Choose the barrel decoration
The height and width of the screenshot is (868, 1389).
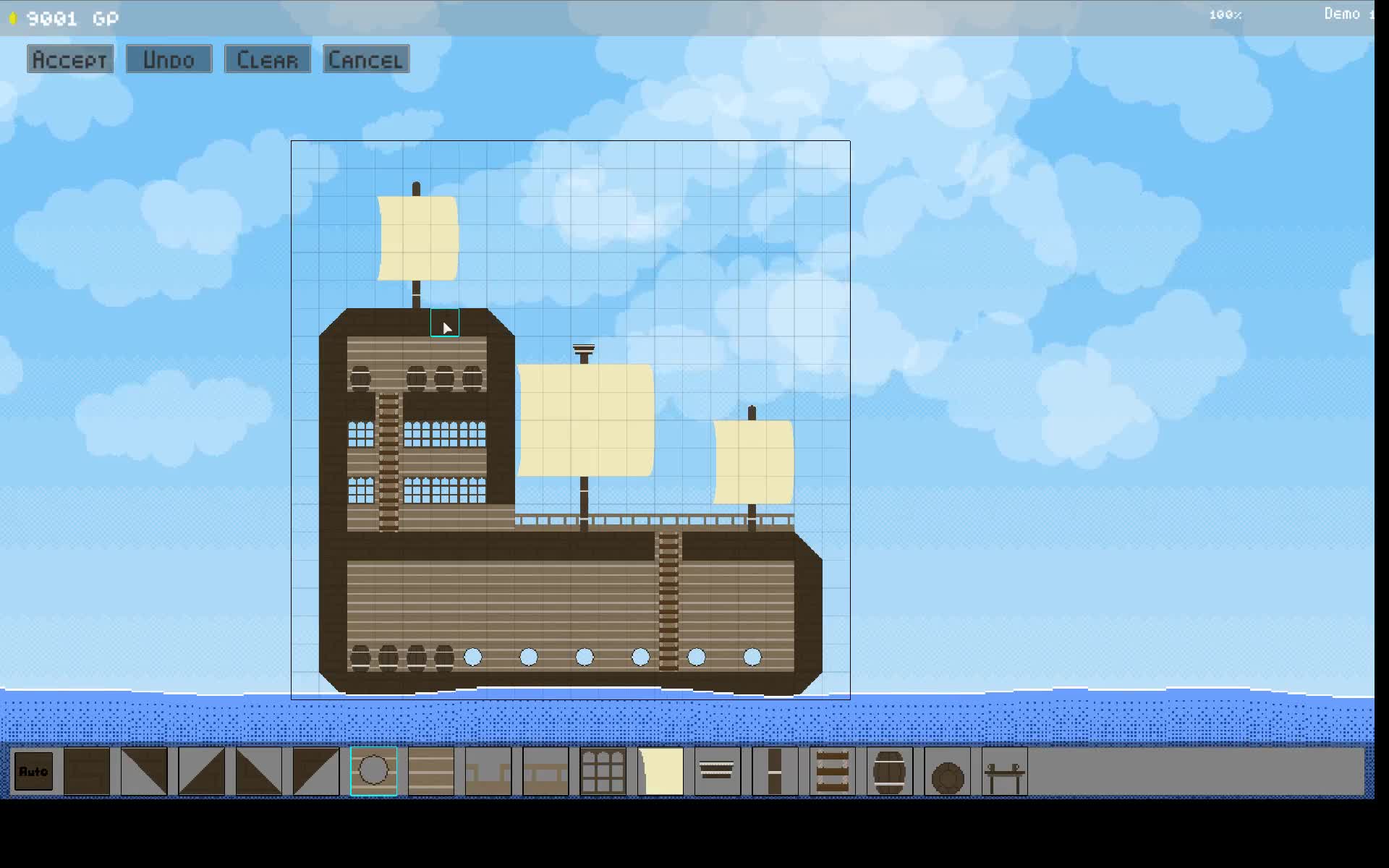click(x=888, y=772)
